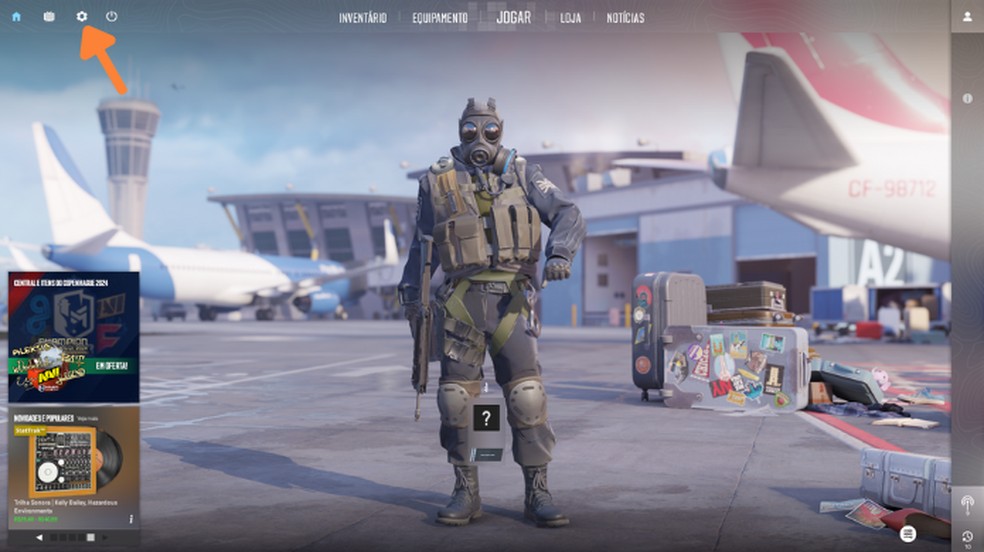The width and height of the screenshot is (984, 552).
Task: Go to previous store carousel item
Action: coord(40,538)
